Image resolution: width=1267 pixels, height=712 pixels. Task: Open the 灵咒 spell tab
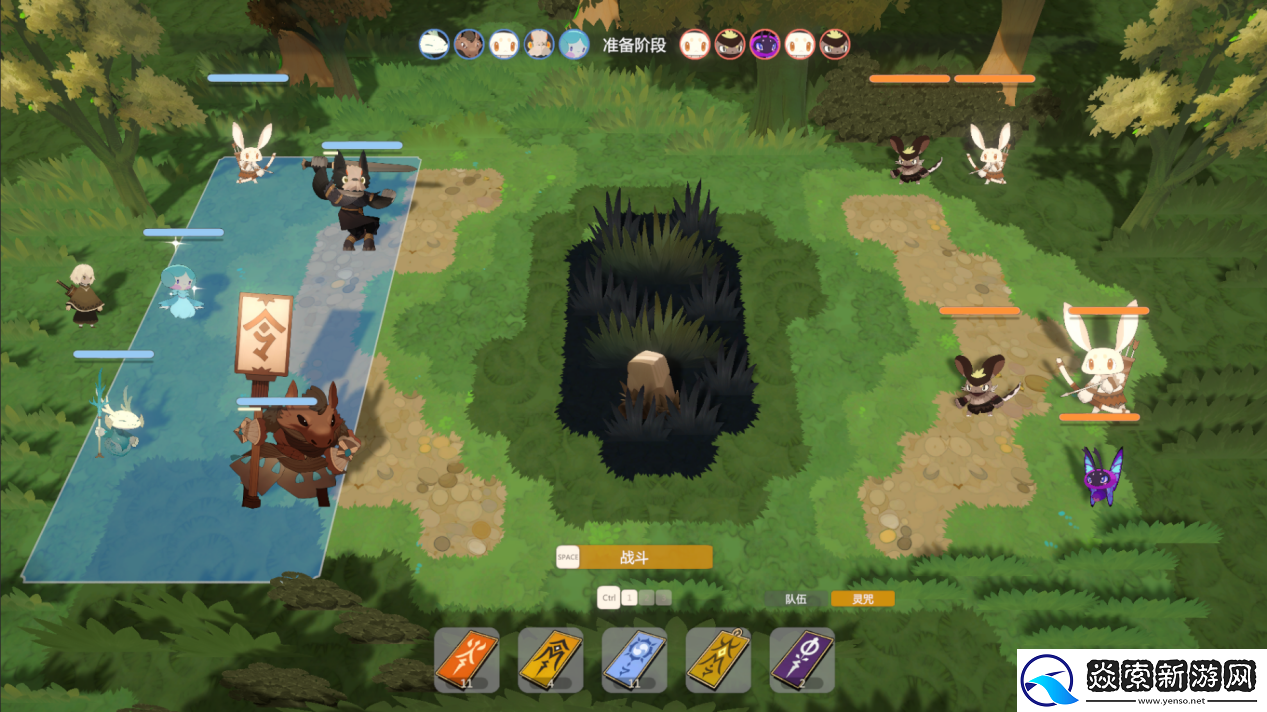pyautogui.click(x=863, y=599)
